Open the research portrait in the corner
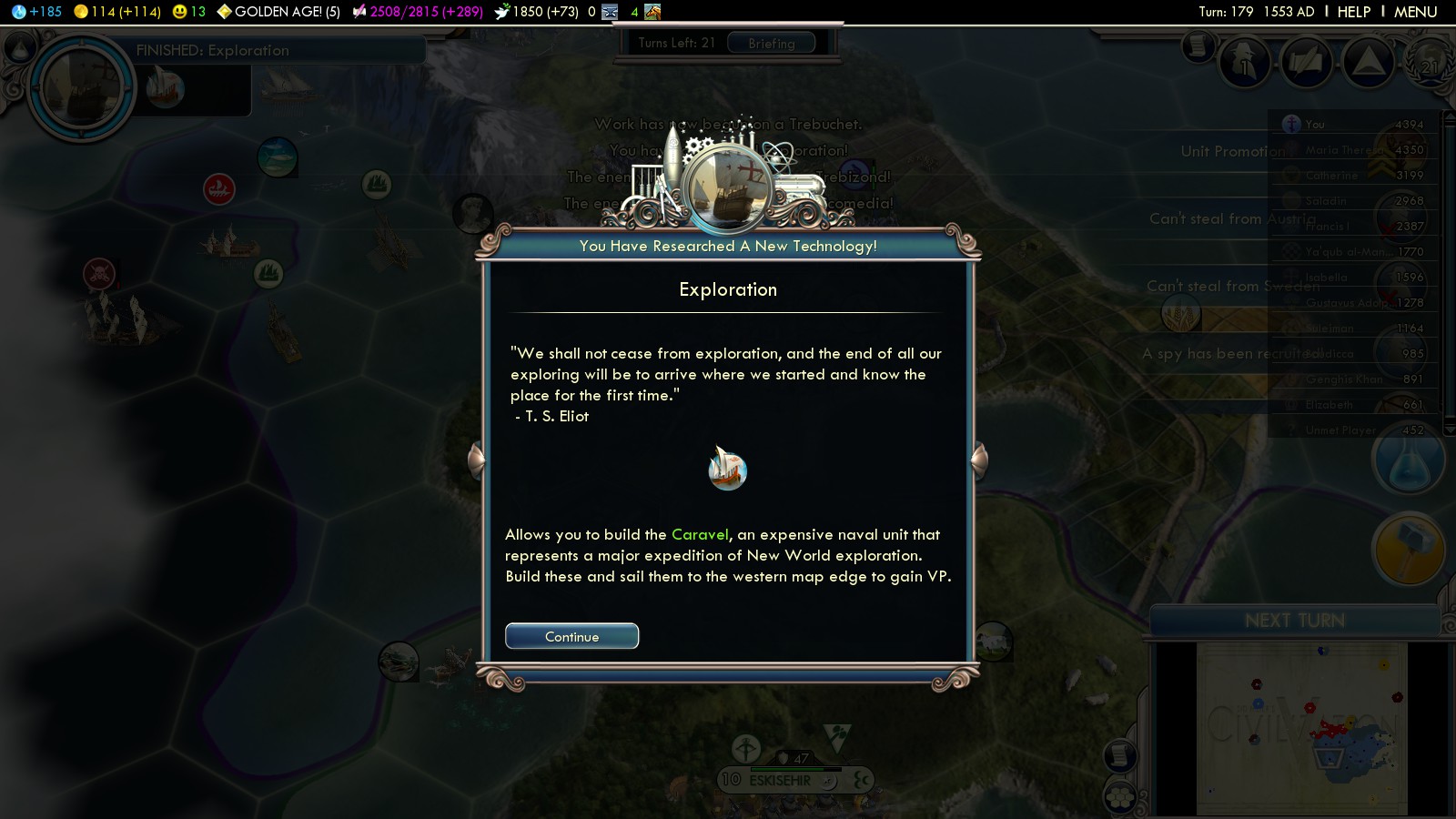The height and width of the screenshot is (819, 1456). coord(82,88)
